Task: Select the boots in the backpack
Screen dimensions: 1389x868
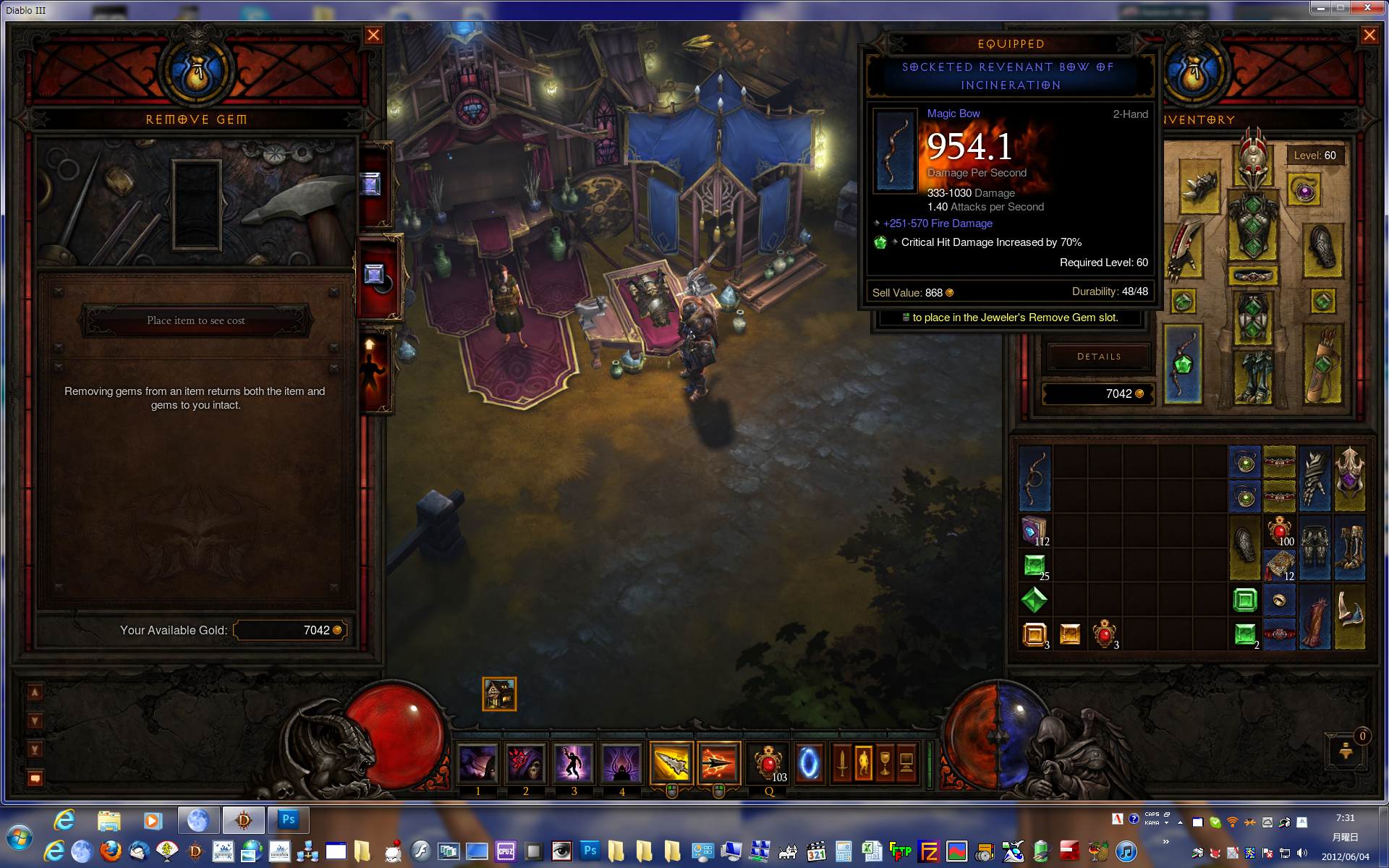Action: pos(1349,548)
